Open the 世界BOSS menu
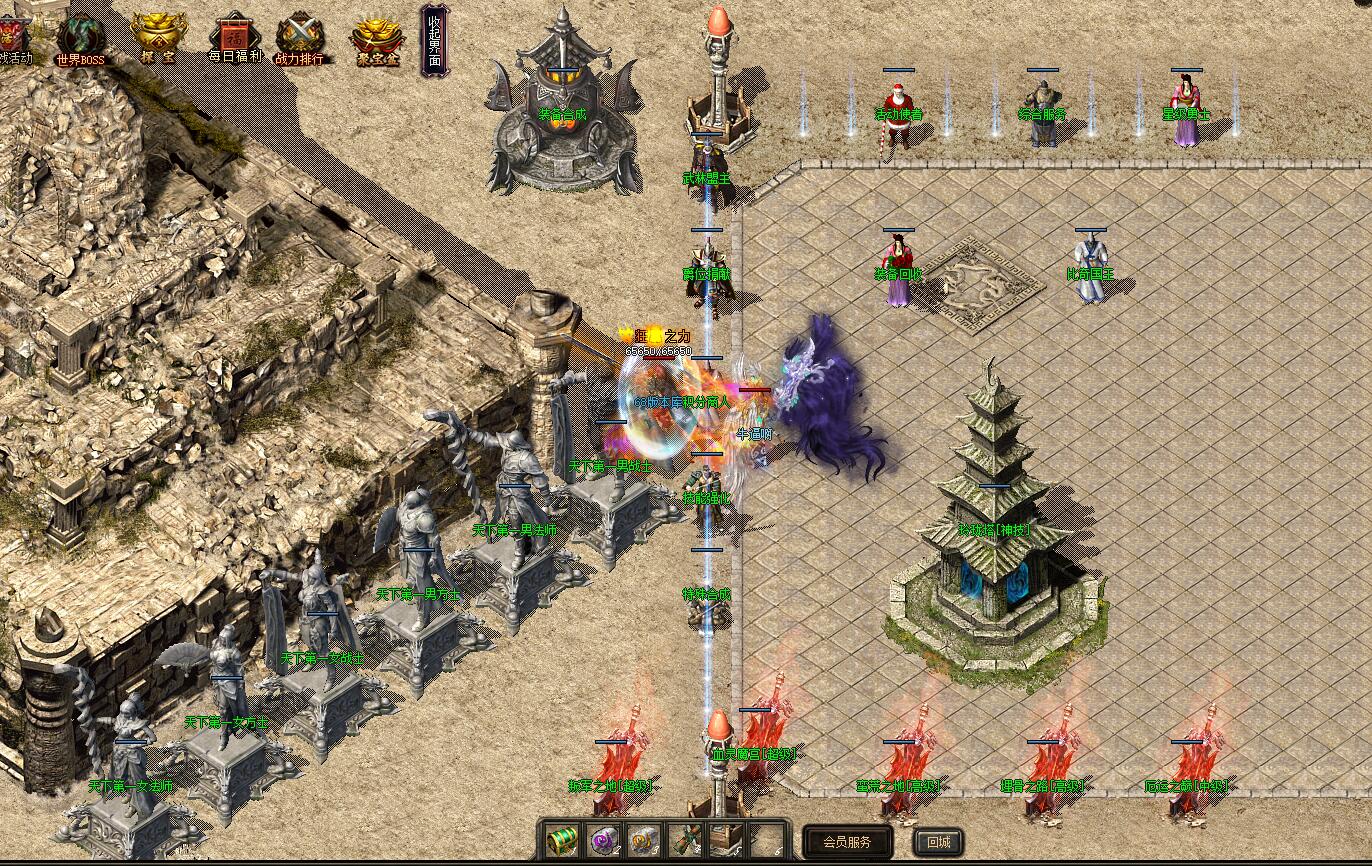 80,39
